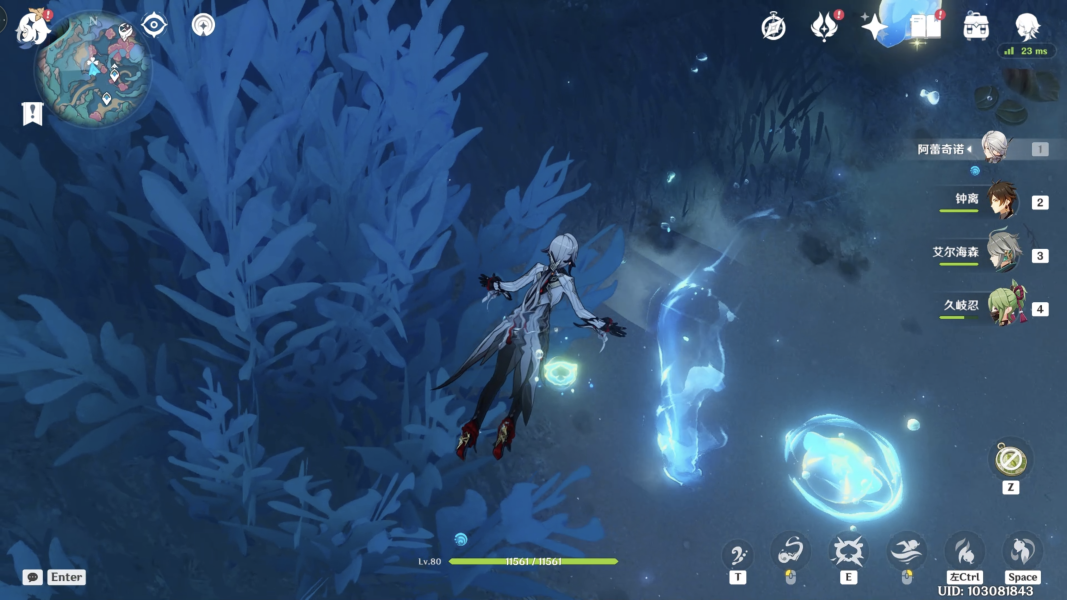1067x600 pixels.
Task: Open the compass icon in the top bar
Action: tap(773, 27)
